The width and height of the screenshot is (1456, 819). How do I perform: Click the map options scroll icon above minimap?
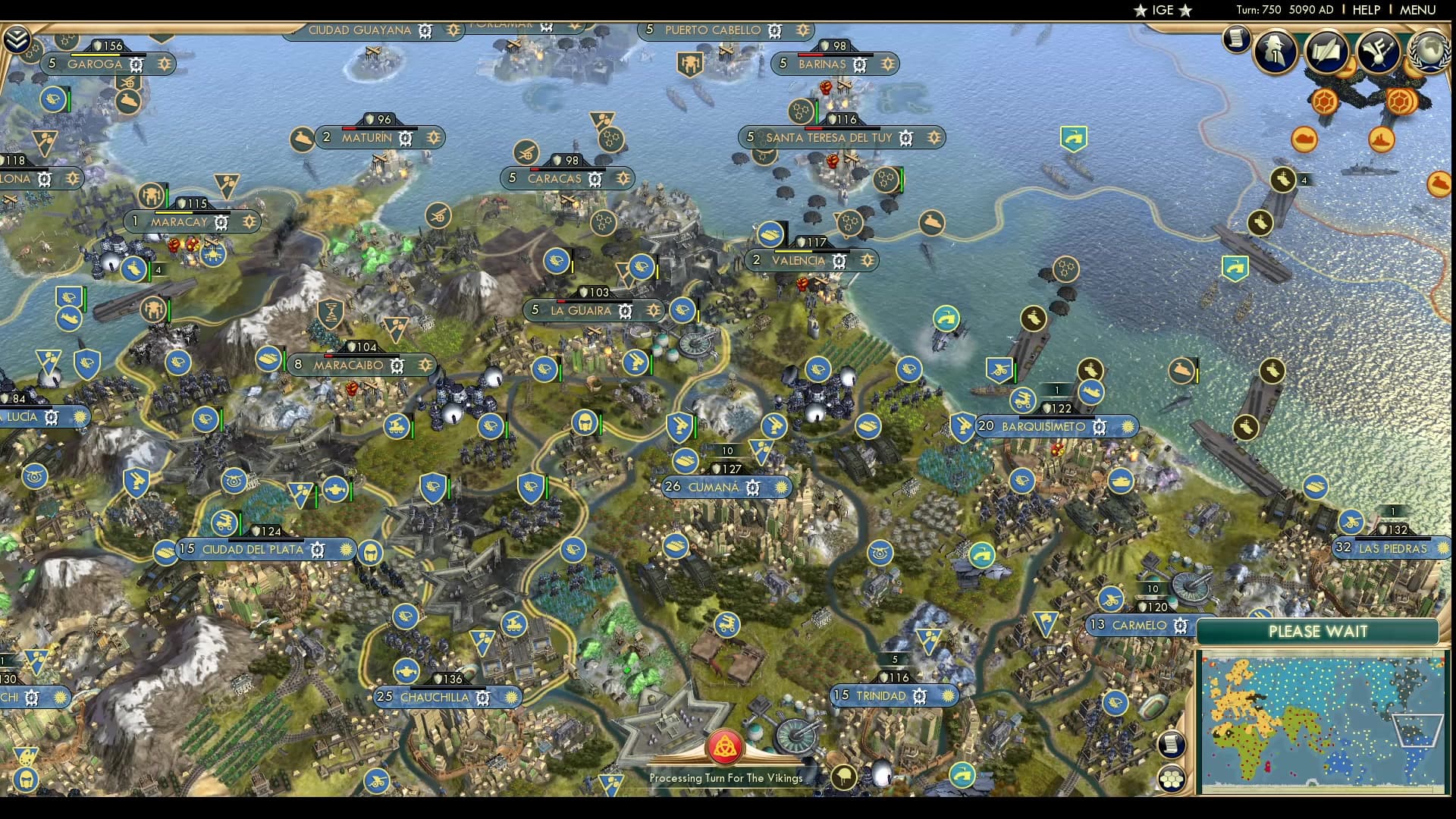coord(1172,745)
